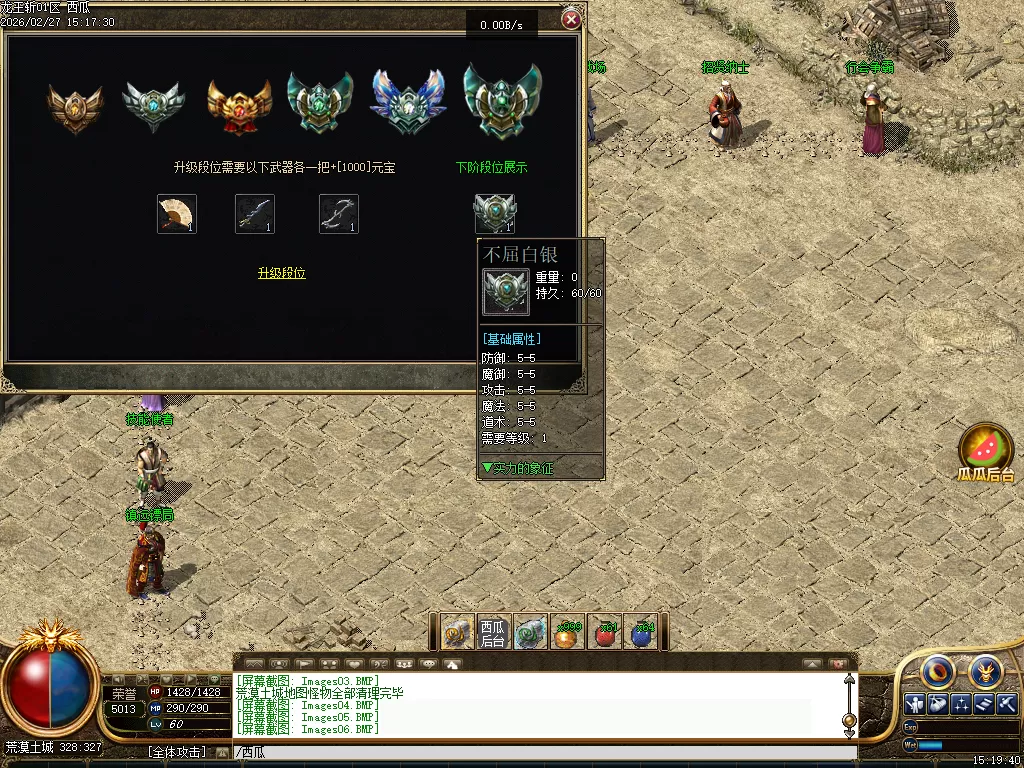This screenshot has width=1024, height=768.
Task: Click the chat input field
Action: pyautogui.click(x=540, y=752)
